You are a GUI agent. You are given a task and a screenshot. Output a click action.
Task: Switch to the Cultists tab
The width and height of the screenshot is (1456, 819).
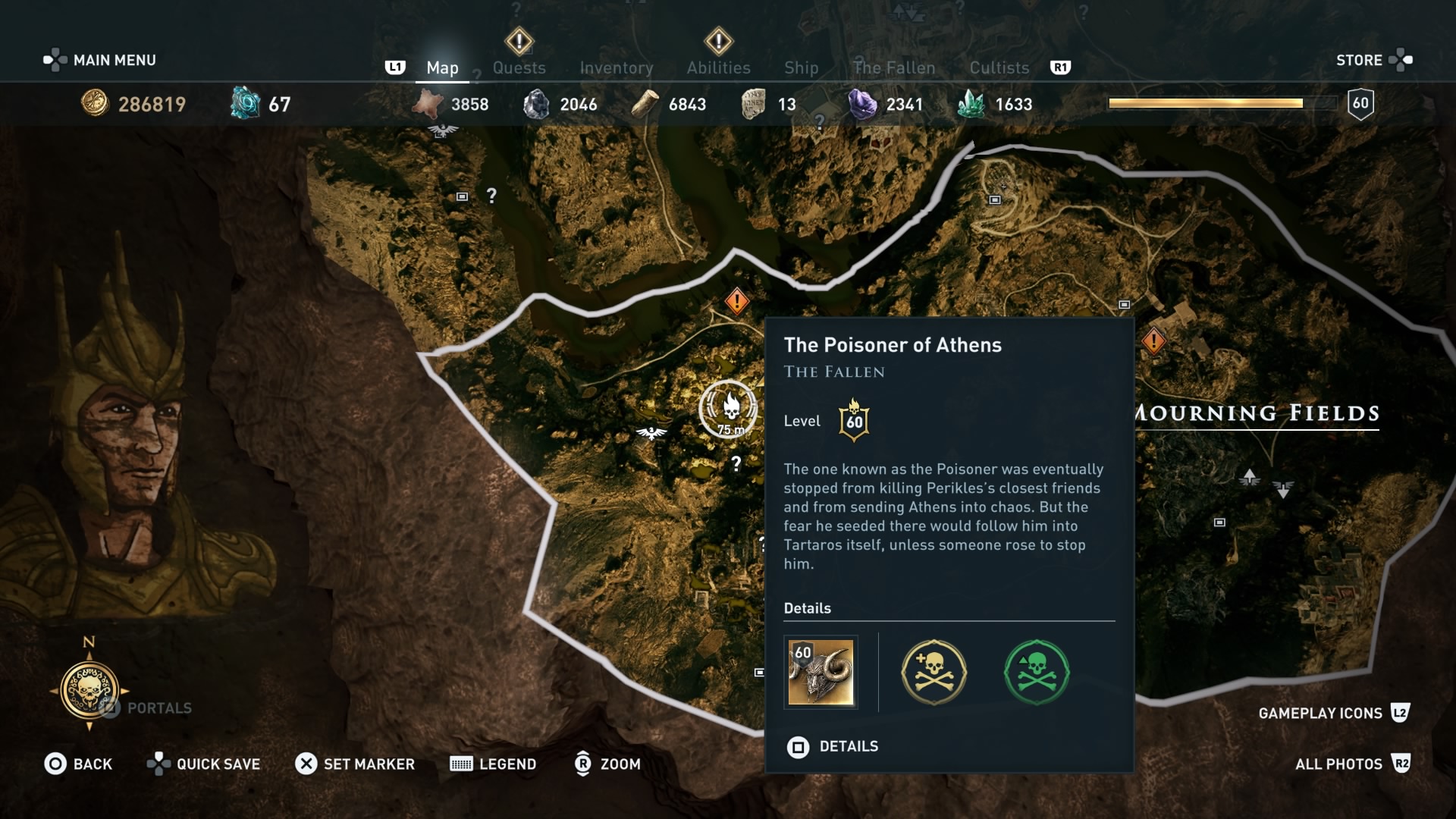[999, 67]
